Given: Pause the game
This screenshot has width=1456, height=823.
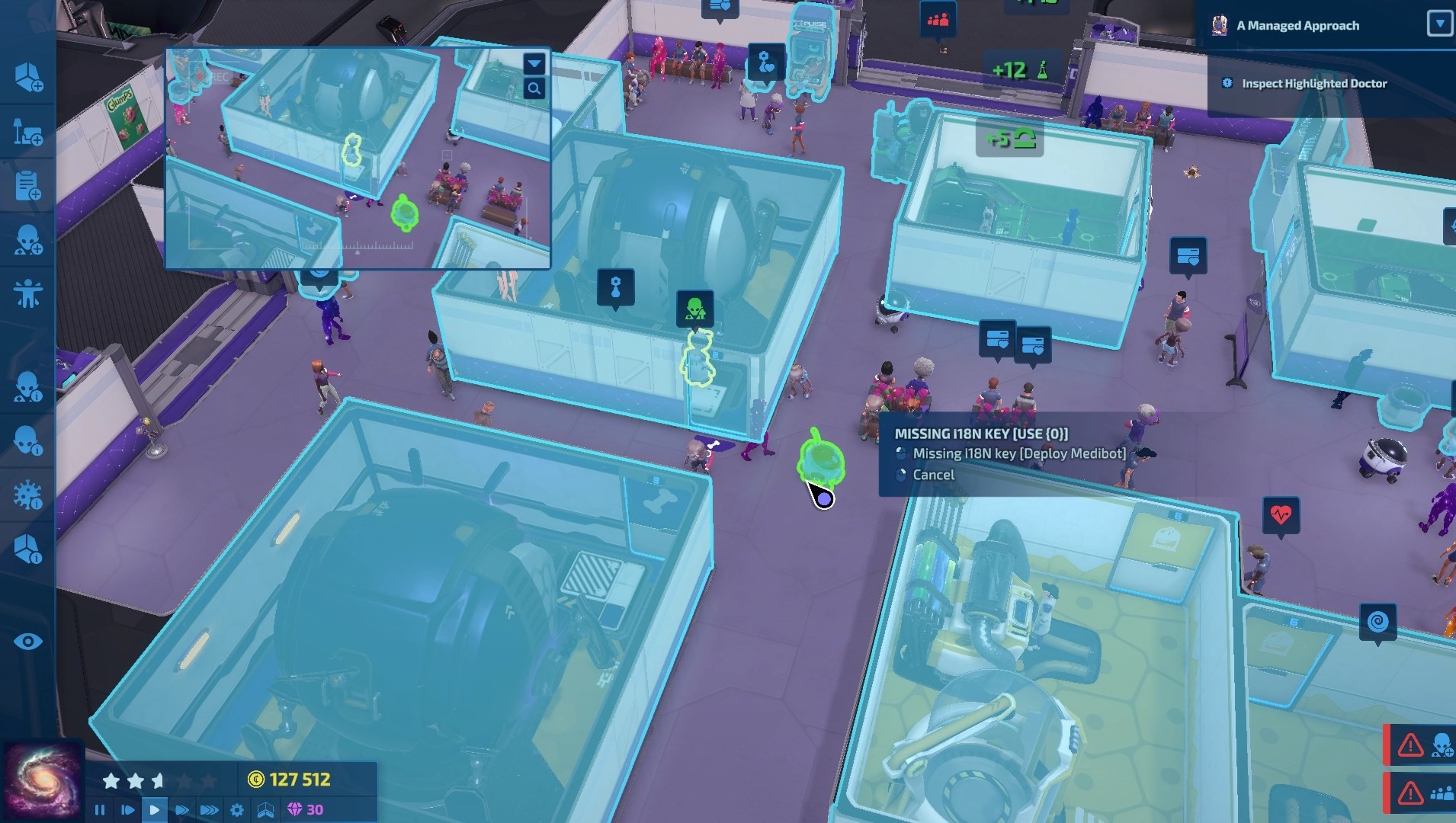Looking at the screenshot, I should [100, 810].
